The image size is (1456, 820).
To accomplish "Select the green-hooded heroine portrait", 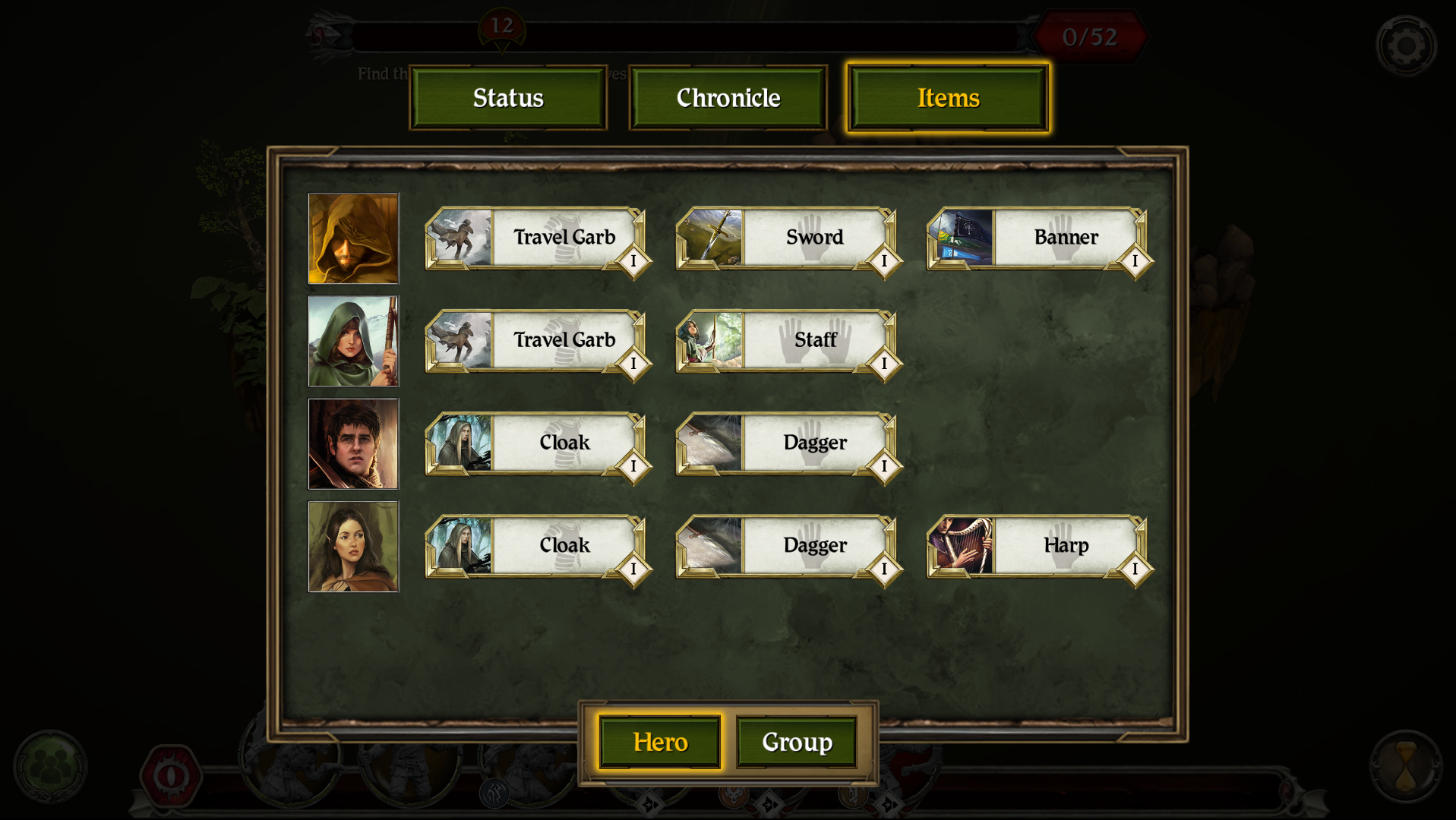I will point(353,340).
